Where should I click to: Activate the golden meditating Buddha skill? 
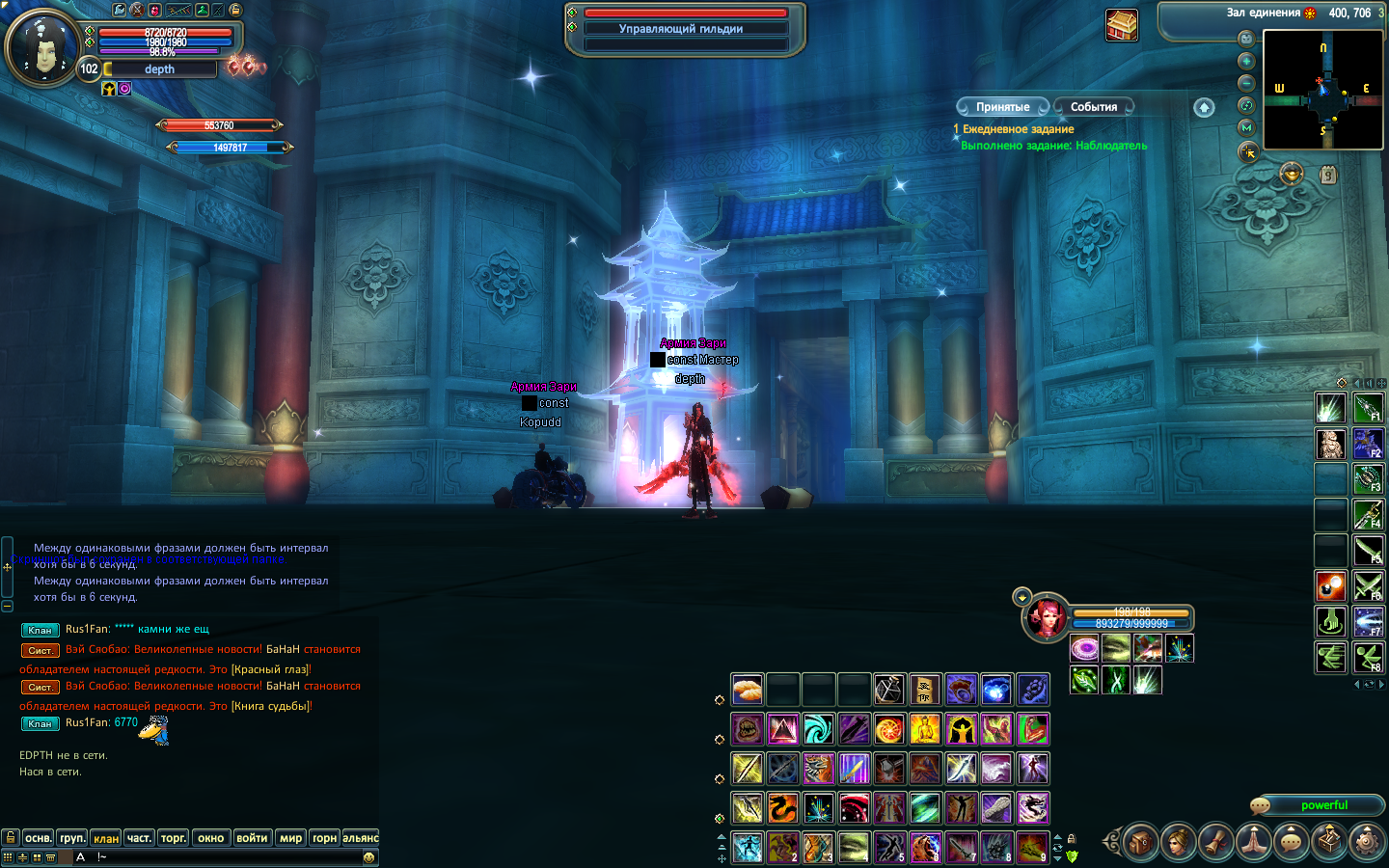925,729
